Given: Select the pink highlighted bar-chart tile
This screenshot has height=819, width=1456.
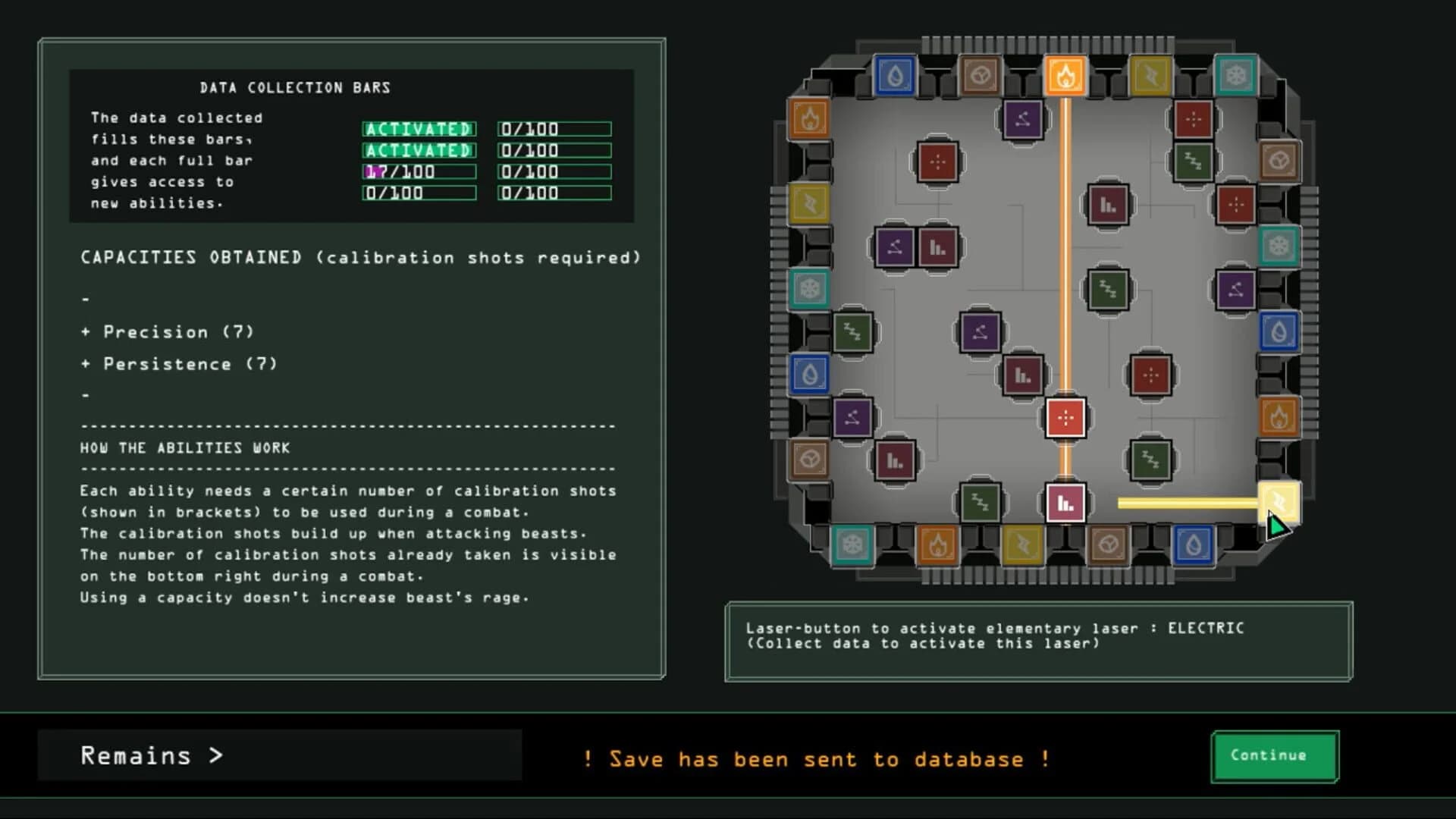Looking at the screenshot, I should (x=1068, y=502).
